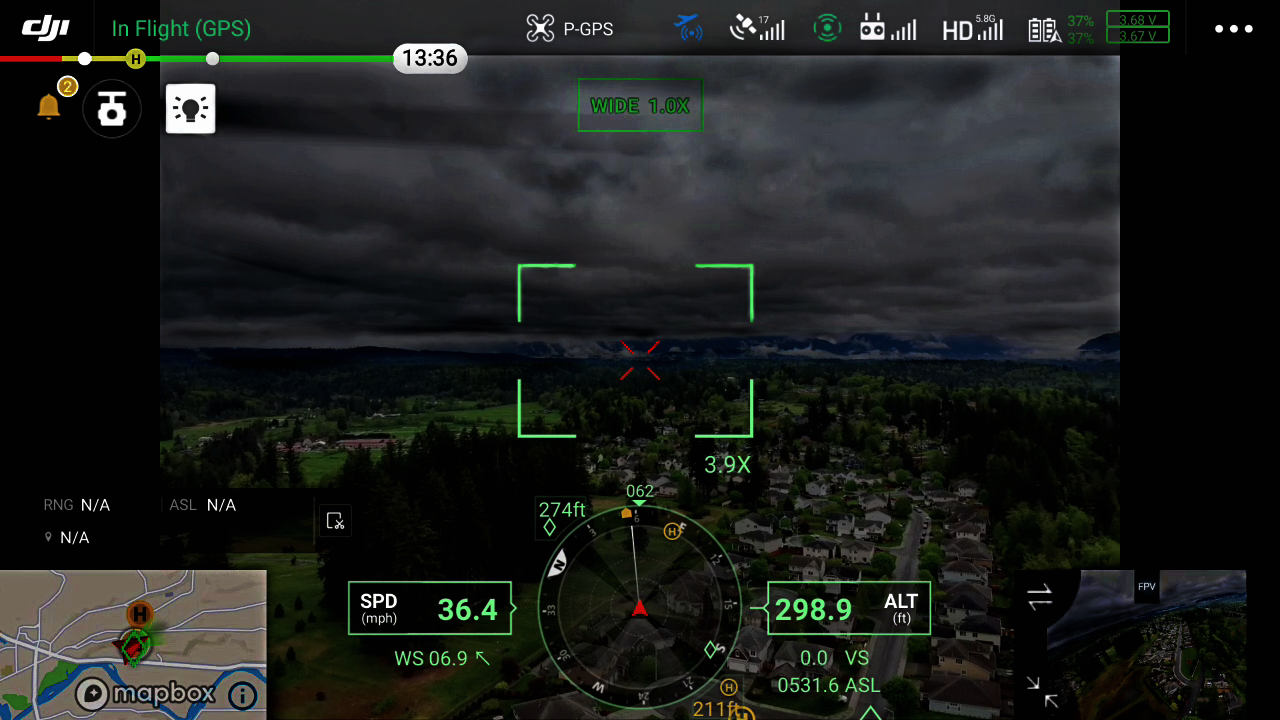Click the ADS-B airplane warning icon
Viewport: 1280px width, 720px height.
pyautogui.click(x=688, y=29)
